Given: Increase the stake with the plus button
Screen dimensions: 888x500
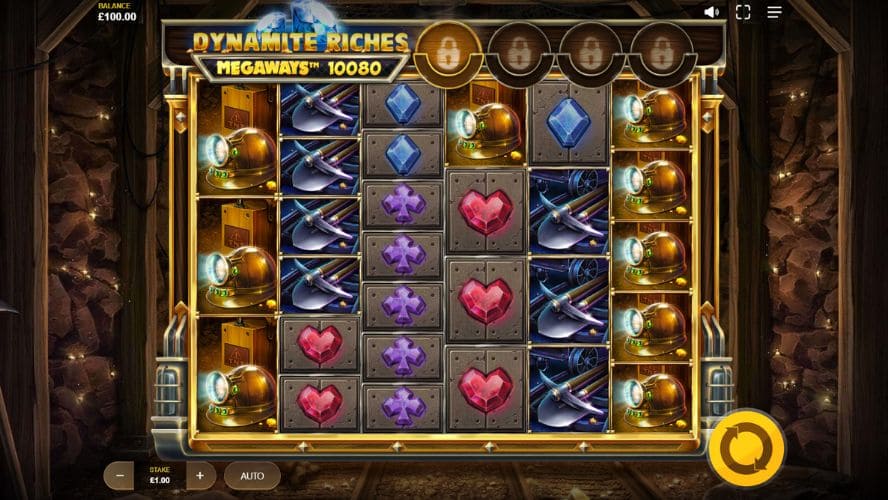Looking at the screenshot, I should click(x=200, y=475).
